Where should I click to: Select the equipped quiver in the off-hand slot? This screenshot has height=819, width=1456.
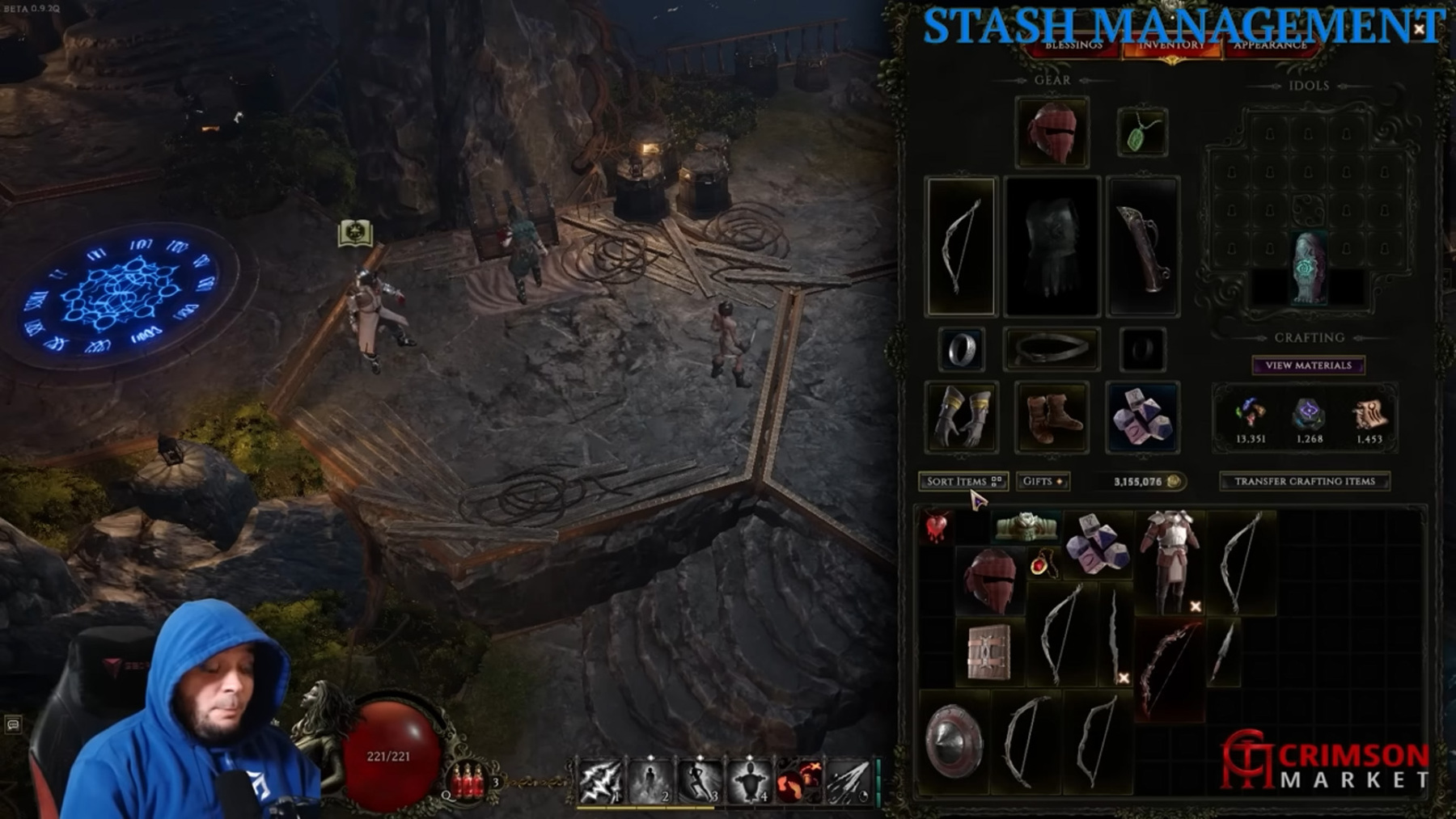click(1142, 246)
